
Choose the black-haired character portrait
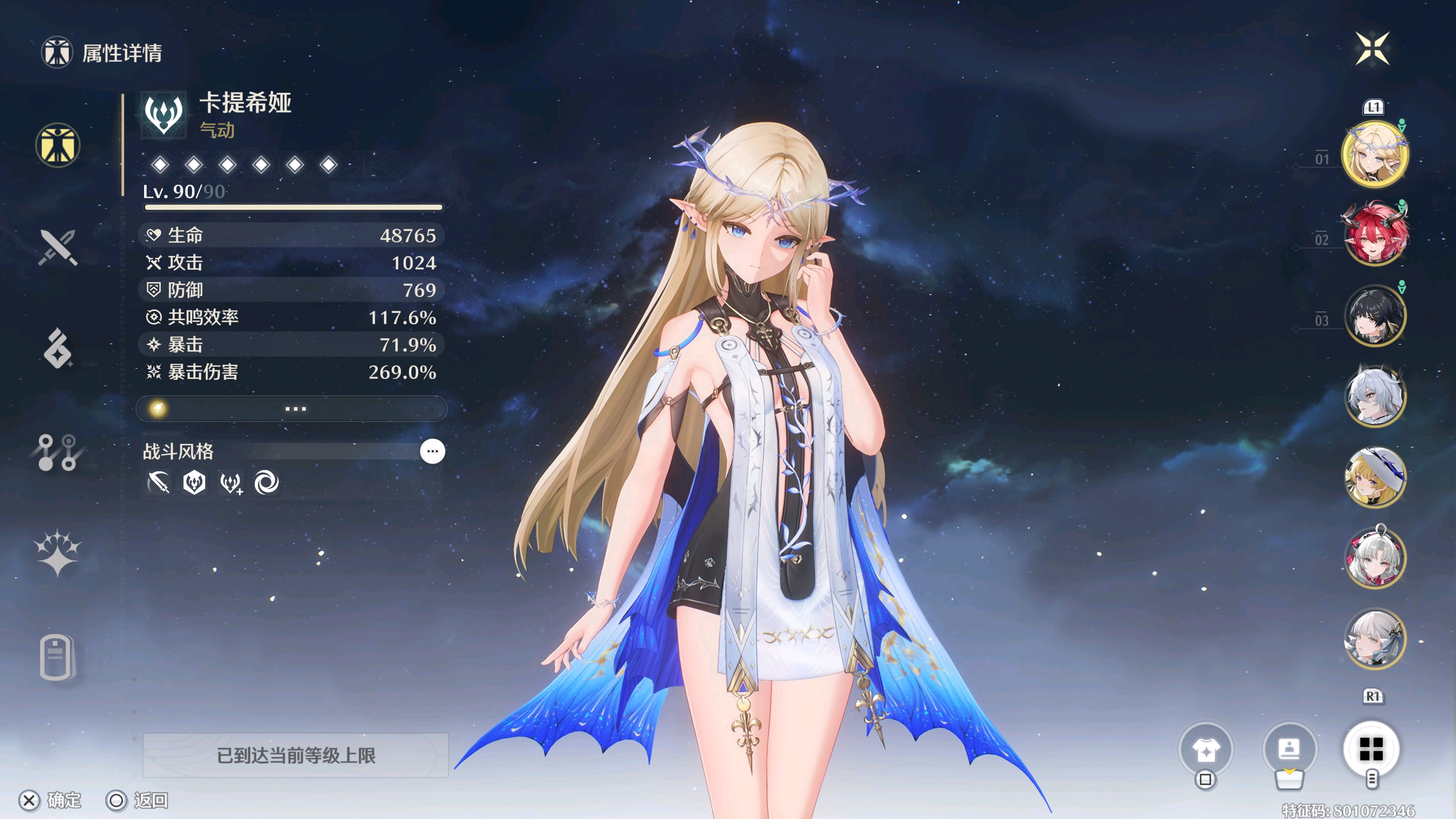(1374, 315)
